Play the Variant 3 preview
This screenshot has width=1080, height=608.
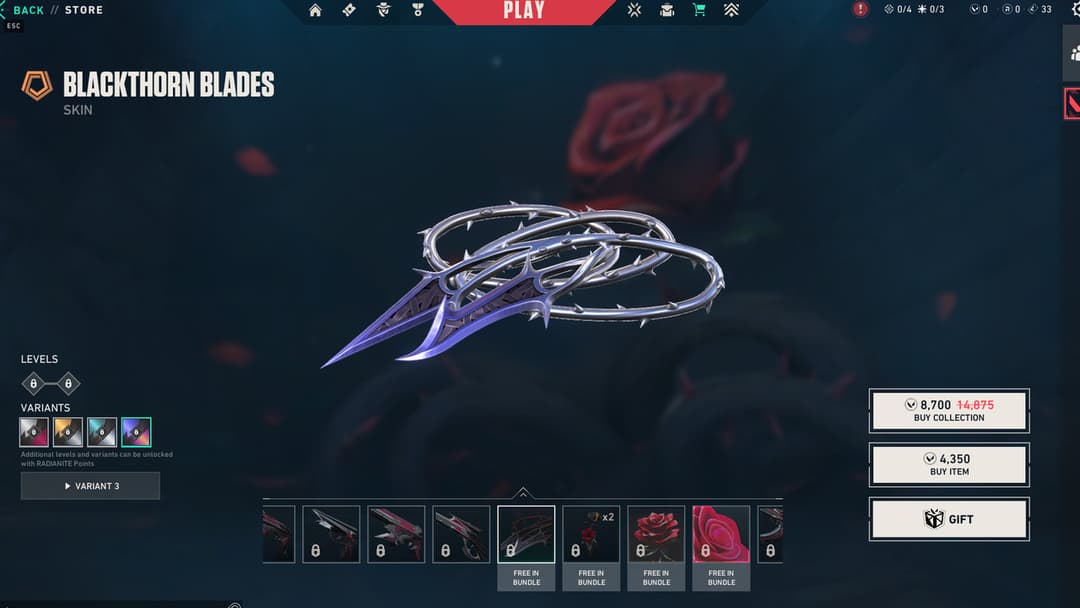click(90, 486)
